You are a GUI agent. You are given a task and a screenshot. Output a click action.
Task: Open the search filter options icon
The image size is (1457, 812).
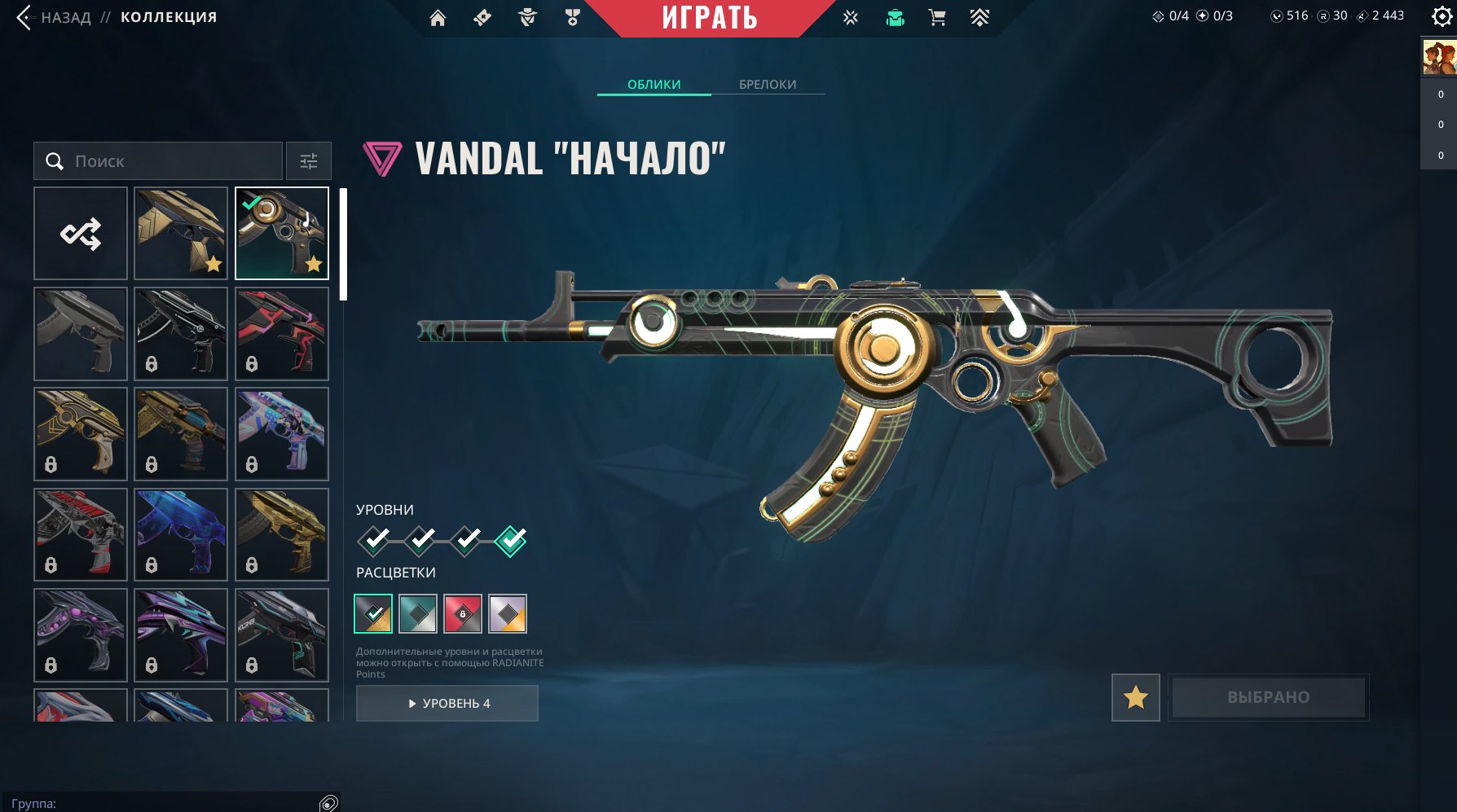click(310, 160)
